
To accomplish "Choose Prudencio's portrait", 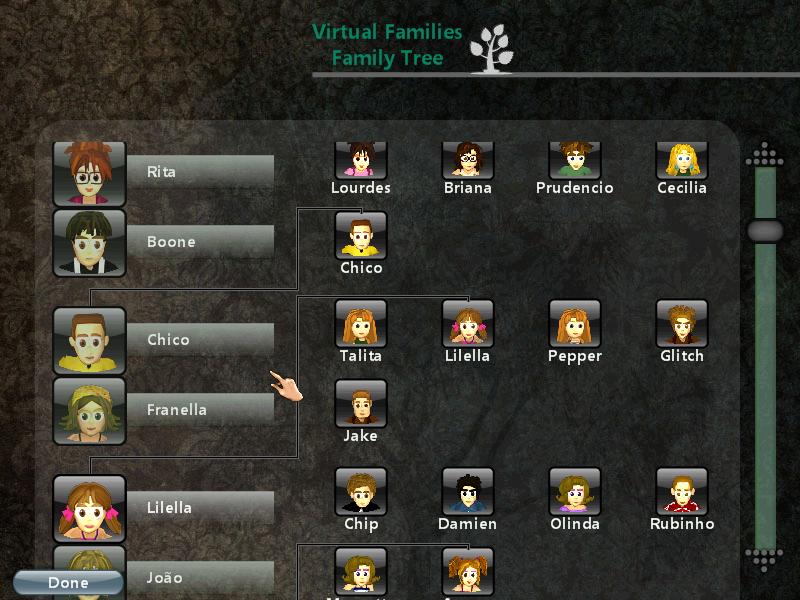I will pyautogui.click(x=574, y=160).
